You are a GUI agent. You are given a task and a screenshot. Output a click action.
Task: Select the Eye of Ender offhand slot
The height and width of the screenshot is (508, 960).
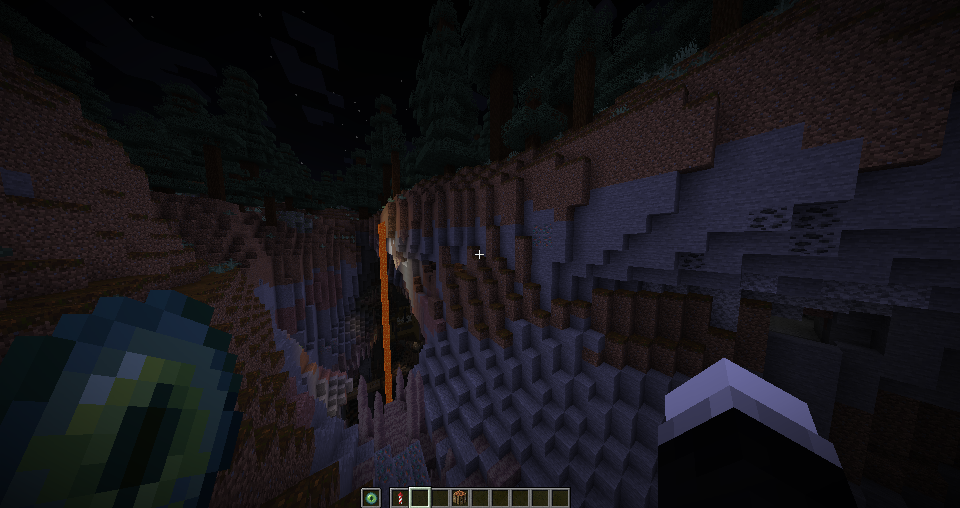point(372,497)
